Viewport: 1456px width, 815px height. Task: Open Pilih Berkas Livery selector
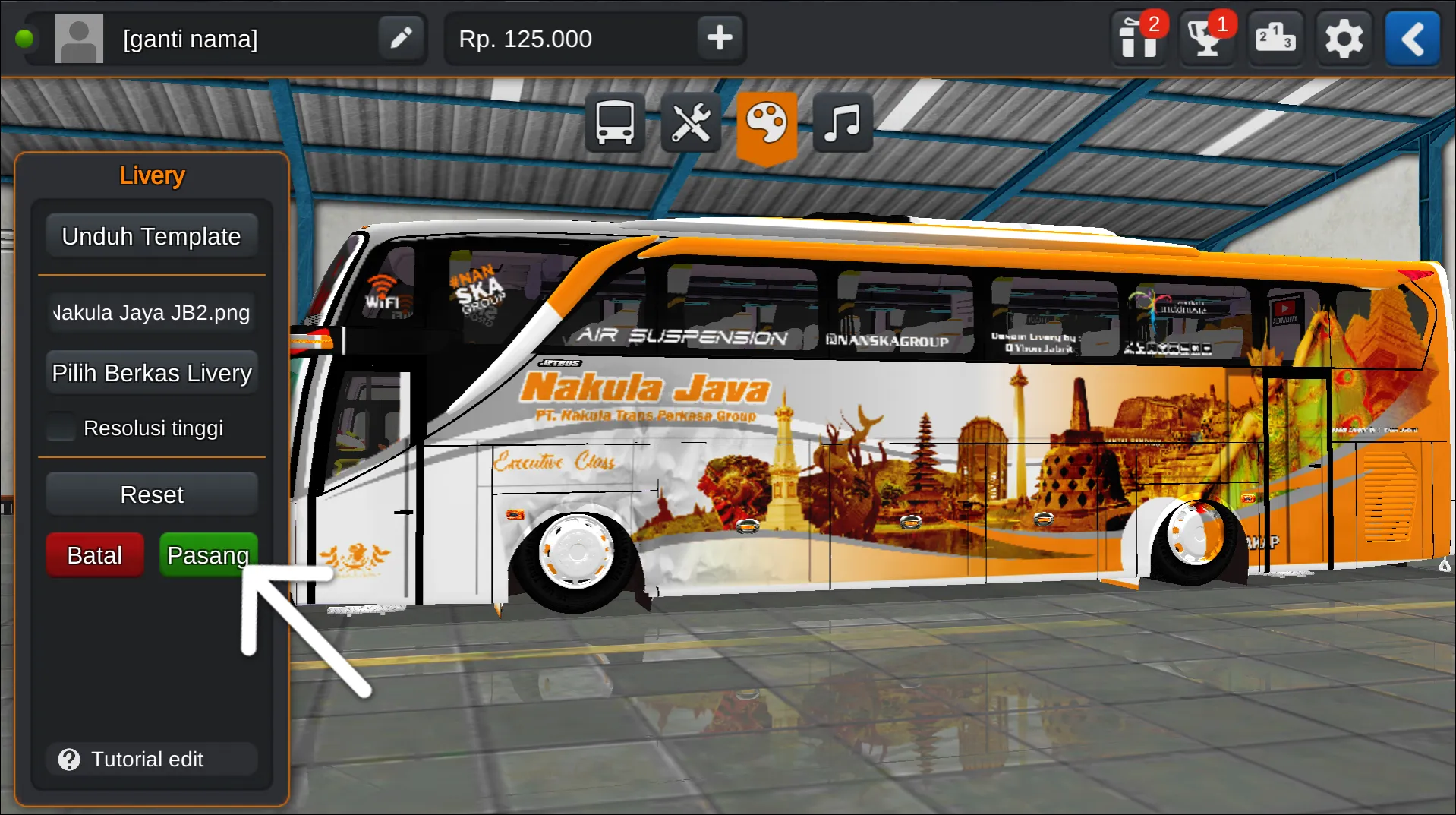click(151, 372)
